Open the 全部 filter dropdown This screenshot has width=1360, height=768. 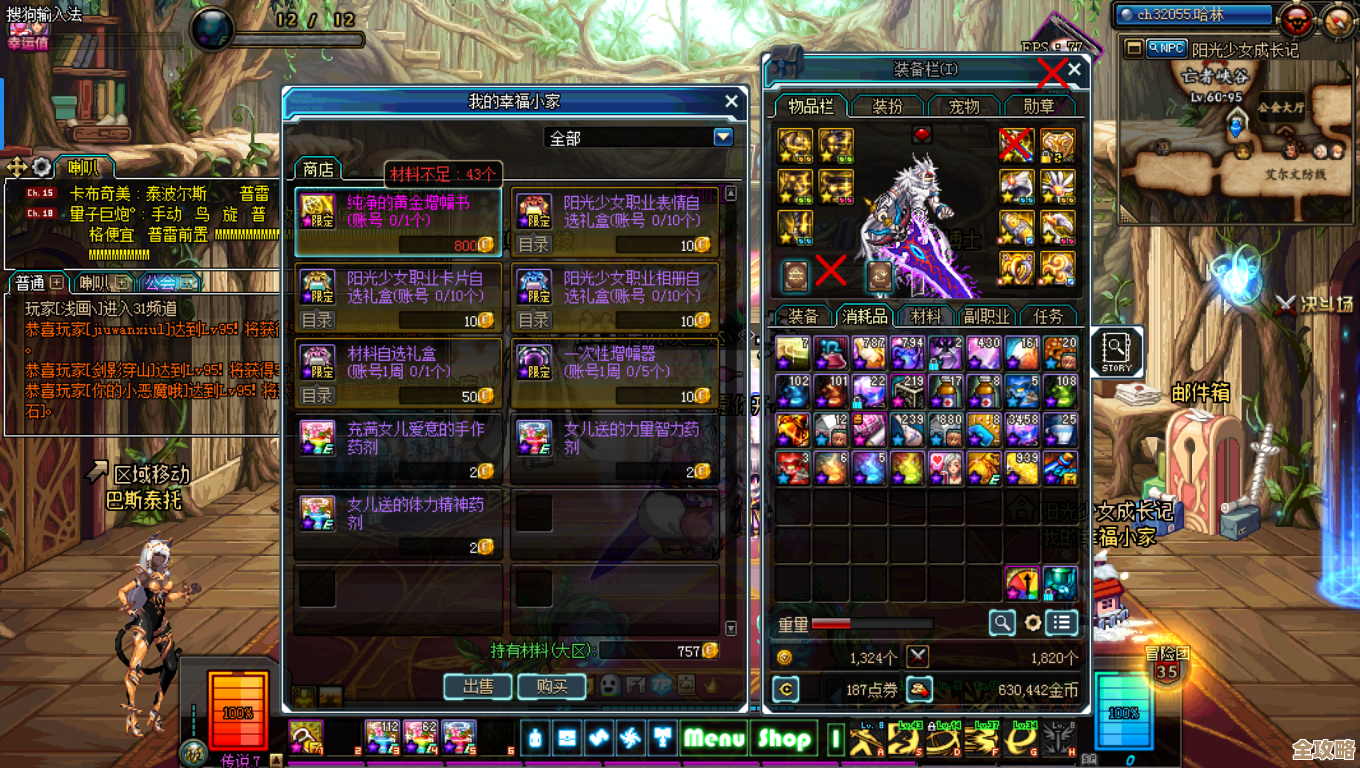coord(723,137)
